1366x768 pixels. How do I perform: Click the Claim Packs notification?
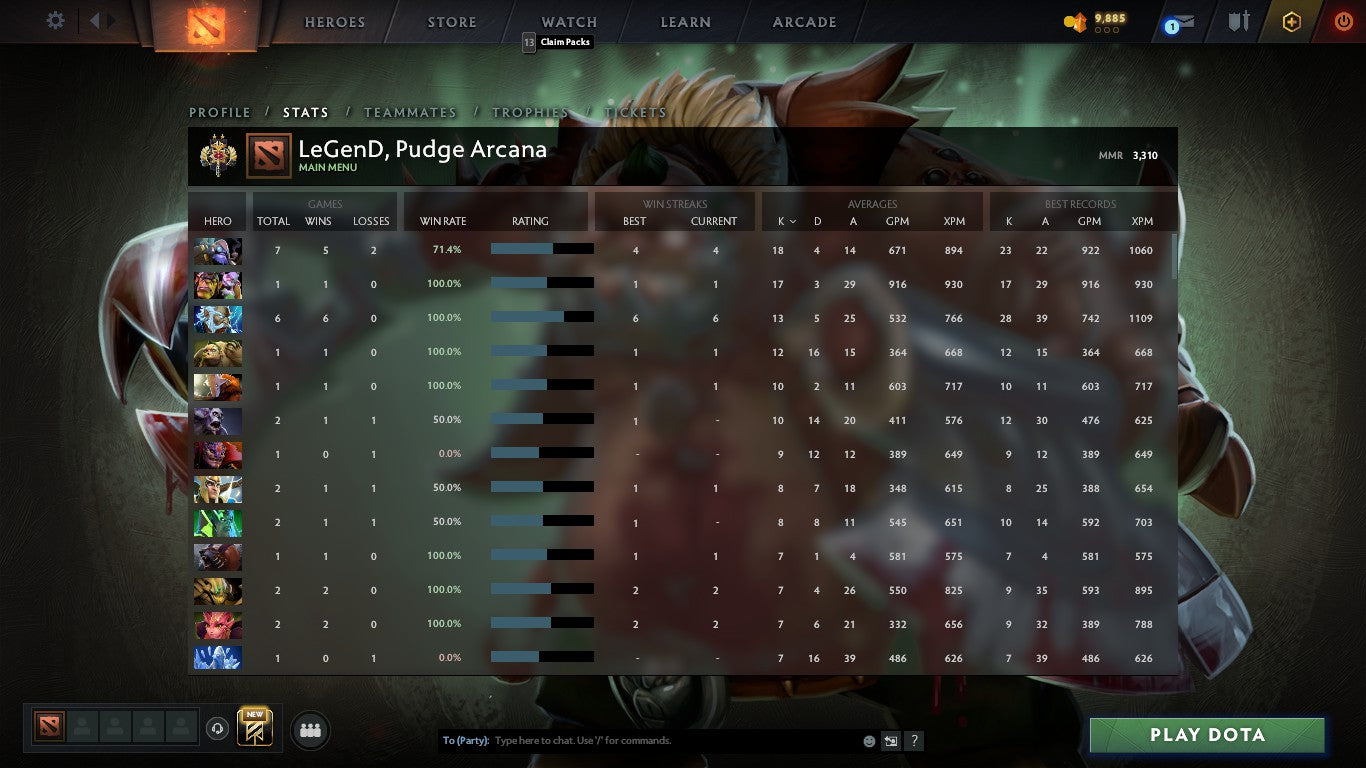(x=557, y=42)
